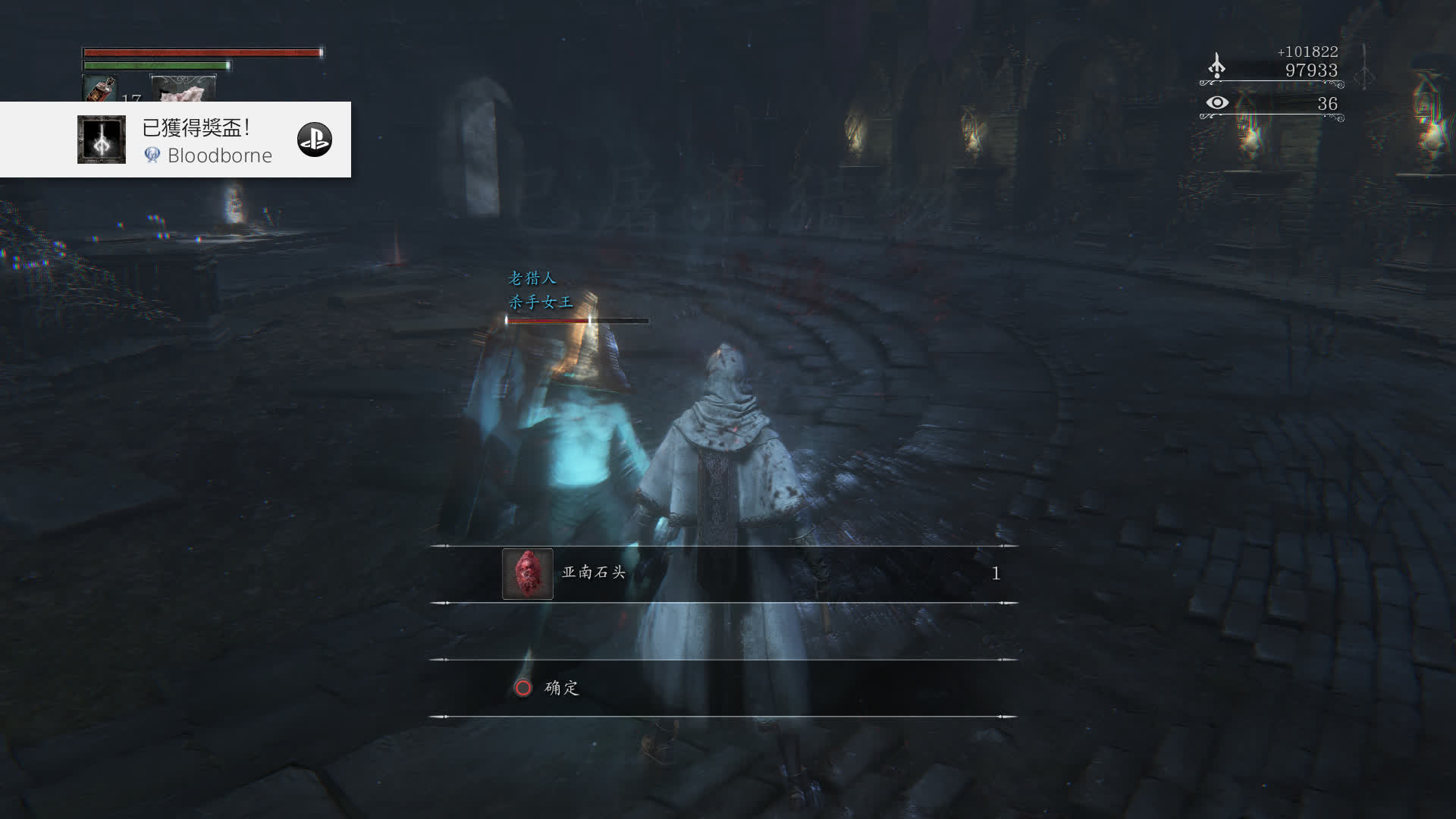
Task: Click the Bloodborne title in the popup
Action: 221,156
